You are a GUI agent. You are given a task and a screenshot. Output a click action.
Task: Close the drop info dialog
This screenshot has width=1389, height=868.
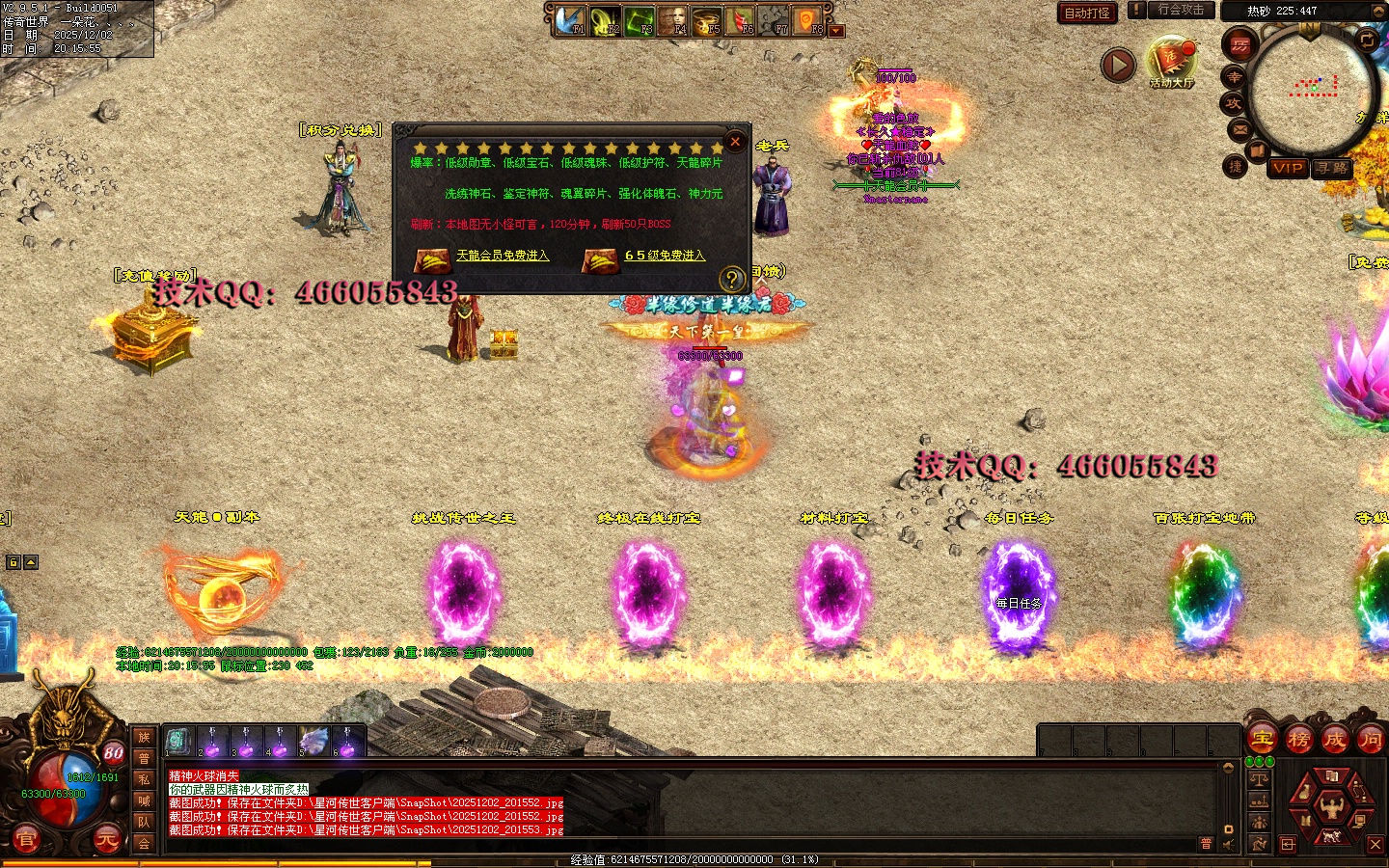[735, 142]
